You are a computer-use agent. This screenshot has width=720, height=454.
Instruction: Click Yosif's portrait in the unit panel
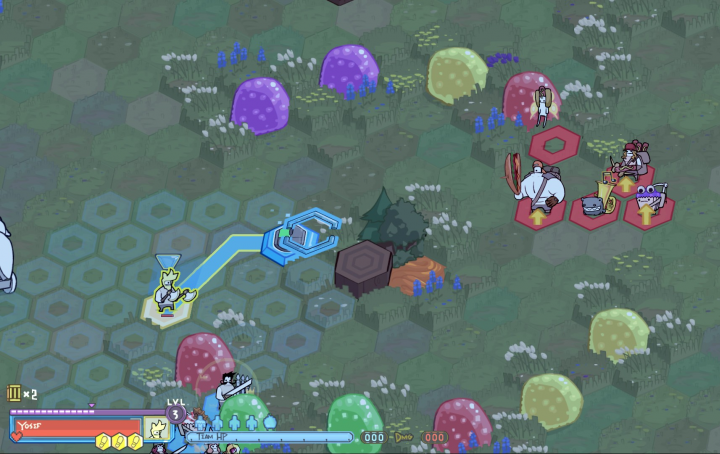tap(157, 430)
